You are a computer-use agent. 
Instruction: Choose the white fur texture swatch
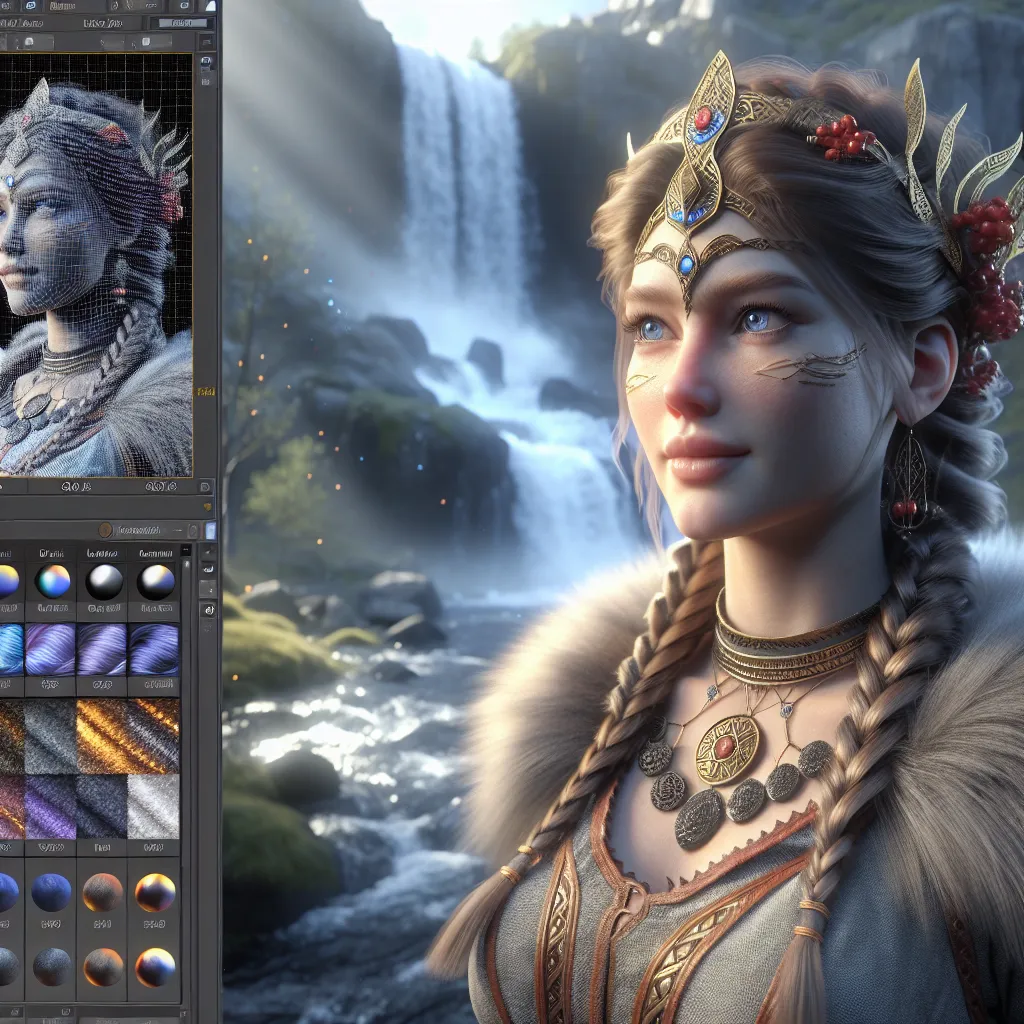pos(154,806)
